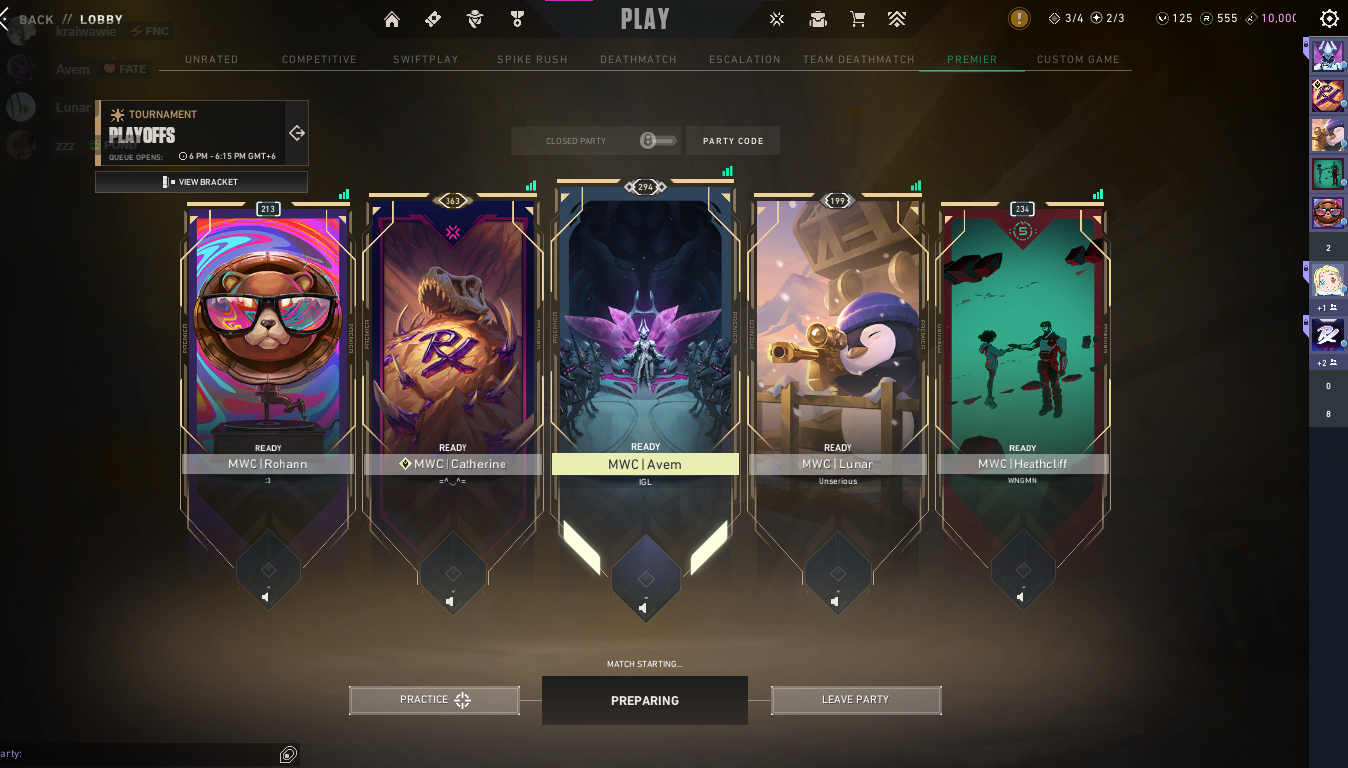Select MWC | Avem's player card
Image resolution: width=1348 pixels, height=768 pixels.
[x=645, y=330]
